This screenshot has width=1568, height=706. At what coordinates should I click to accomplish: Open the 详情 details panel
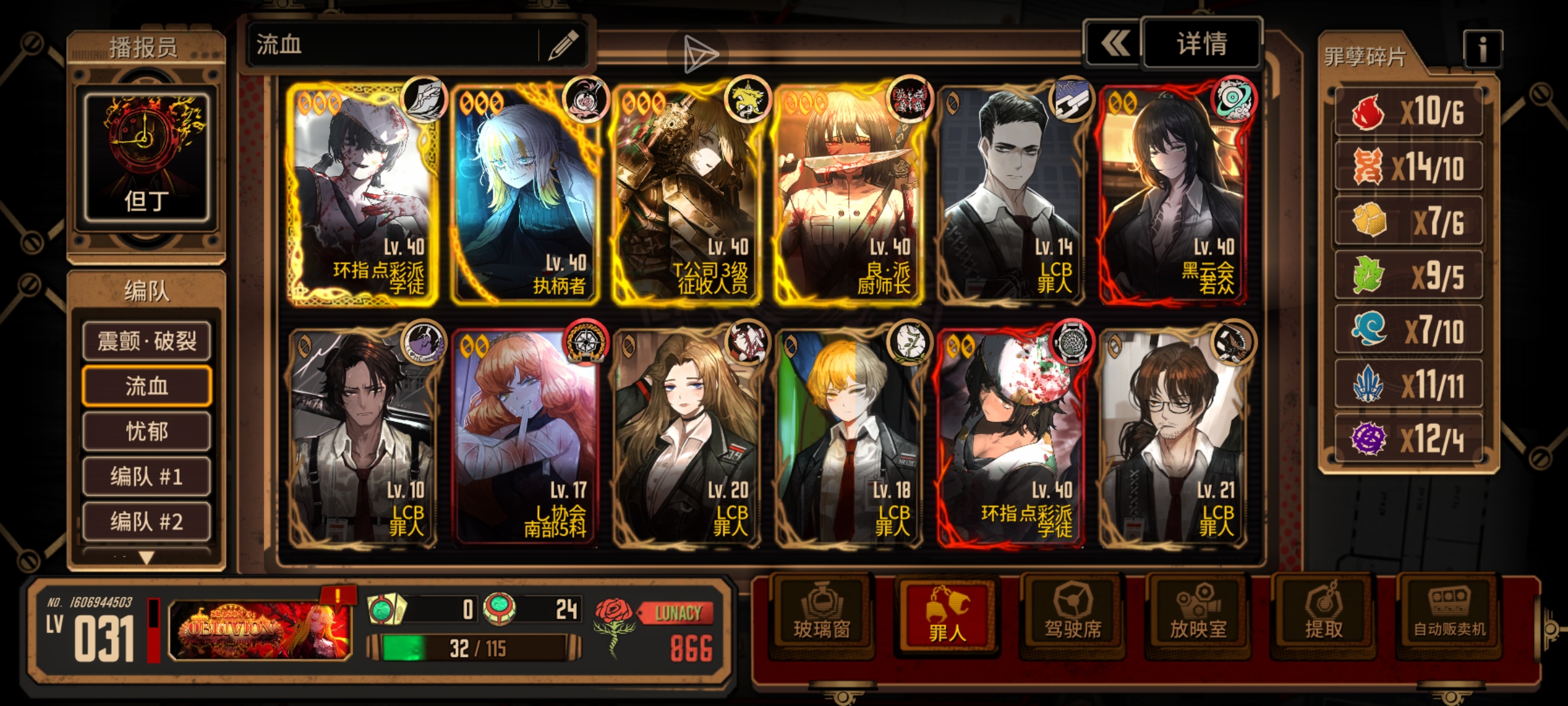pyautogui.click(x=1201, y=44)
